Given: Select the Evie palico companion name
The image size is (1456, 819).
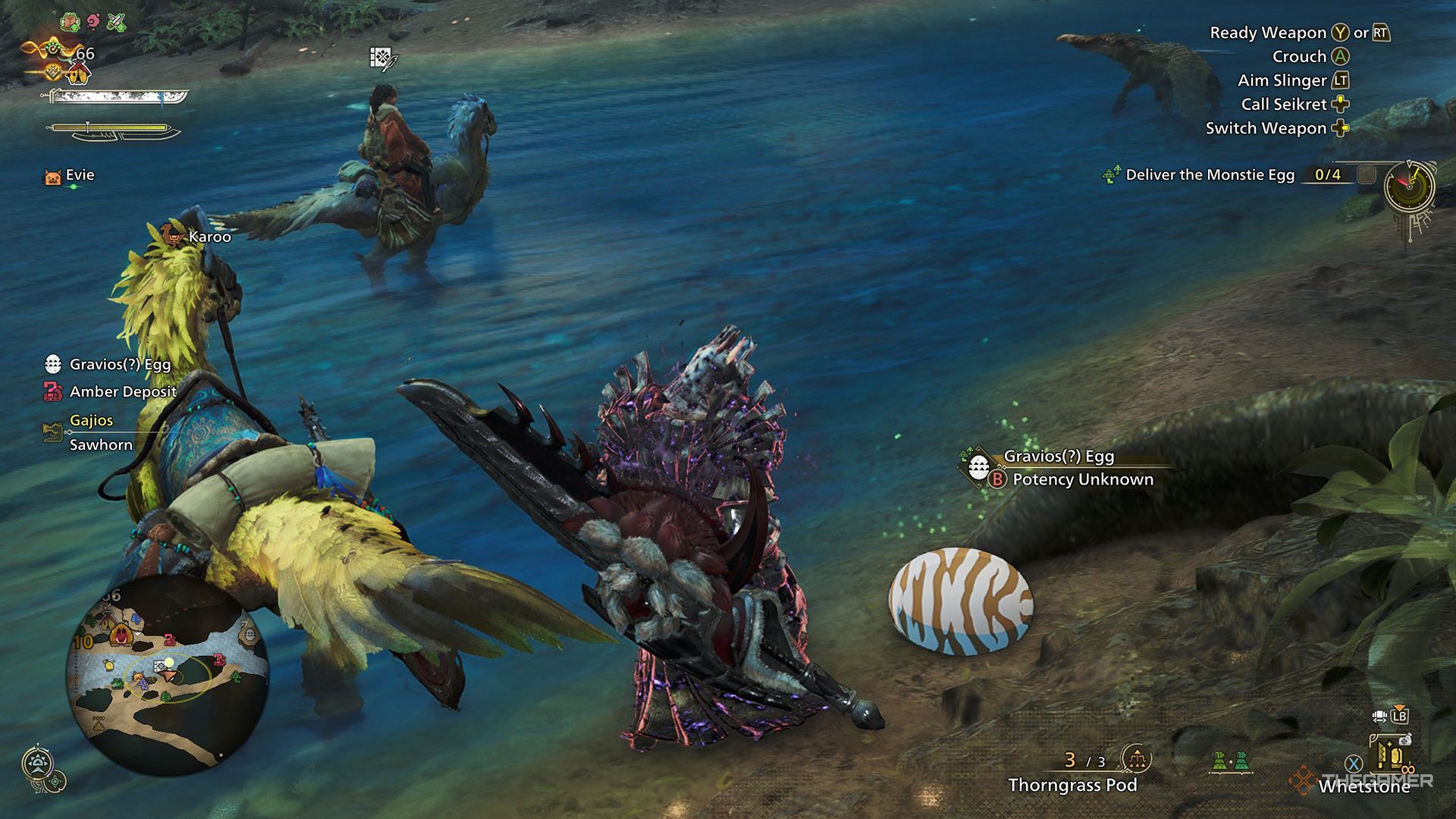Looking at the screenshot, I should (x=80, y=175).
